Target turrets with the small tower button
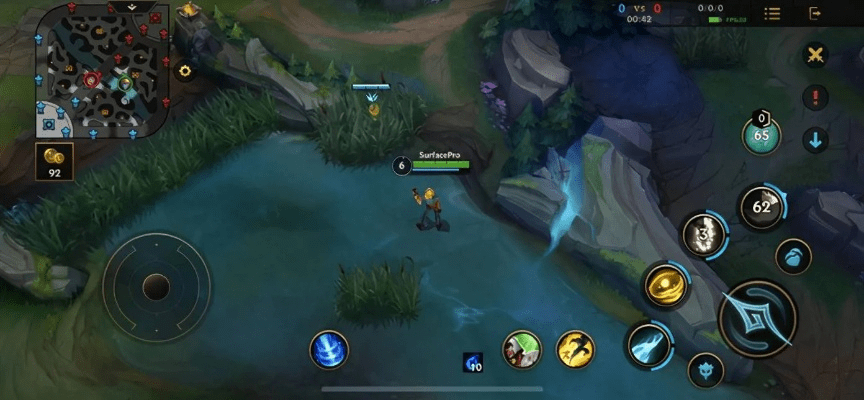 point(707,370)
